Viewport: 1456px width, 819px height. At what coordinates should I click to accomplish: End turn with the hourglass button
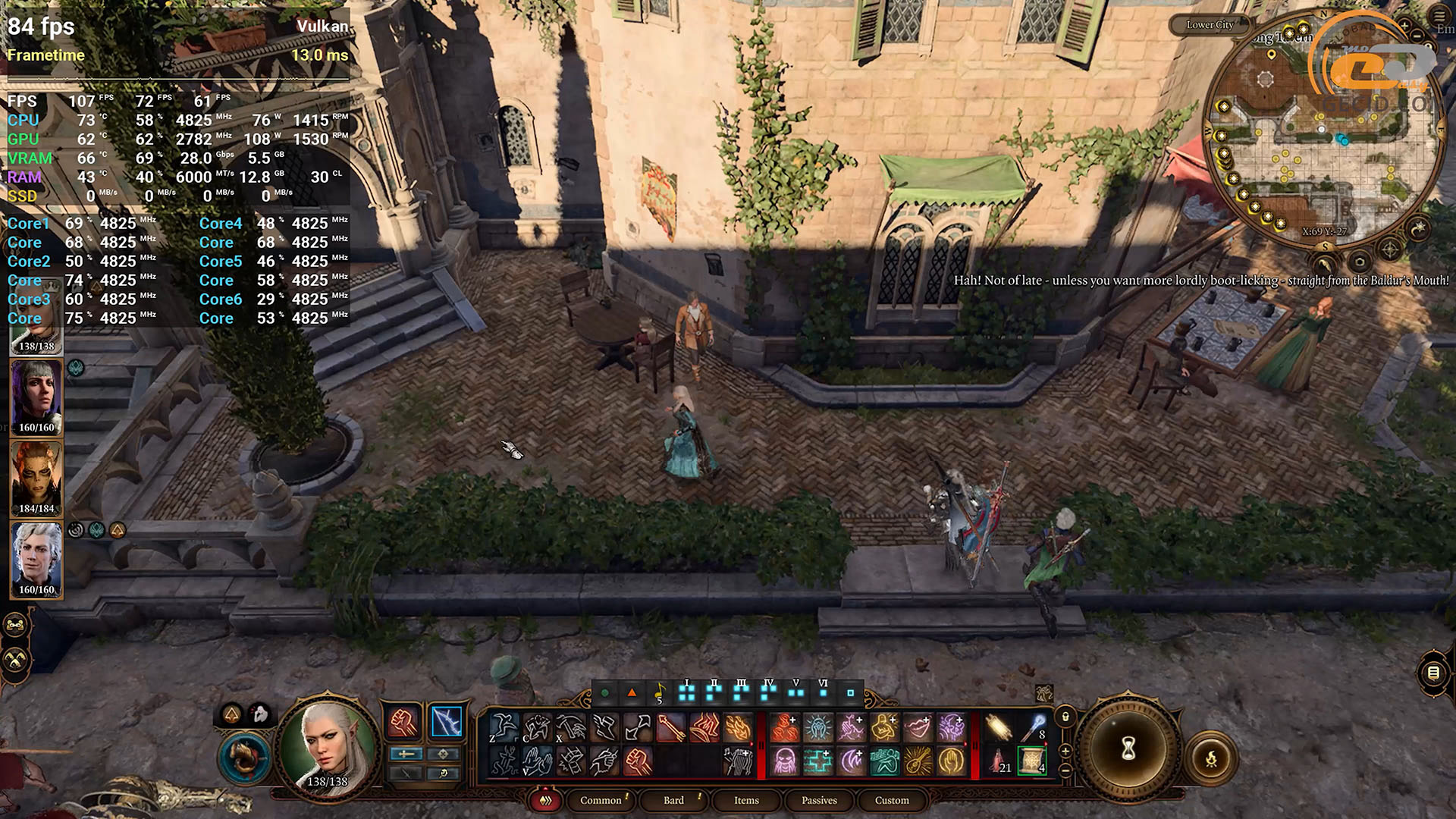pyautogui.click(x=1128, y=749)
